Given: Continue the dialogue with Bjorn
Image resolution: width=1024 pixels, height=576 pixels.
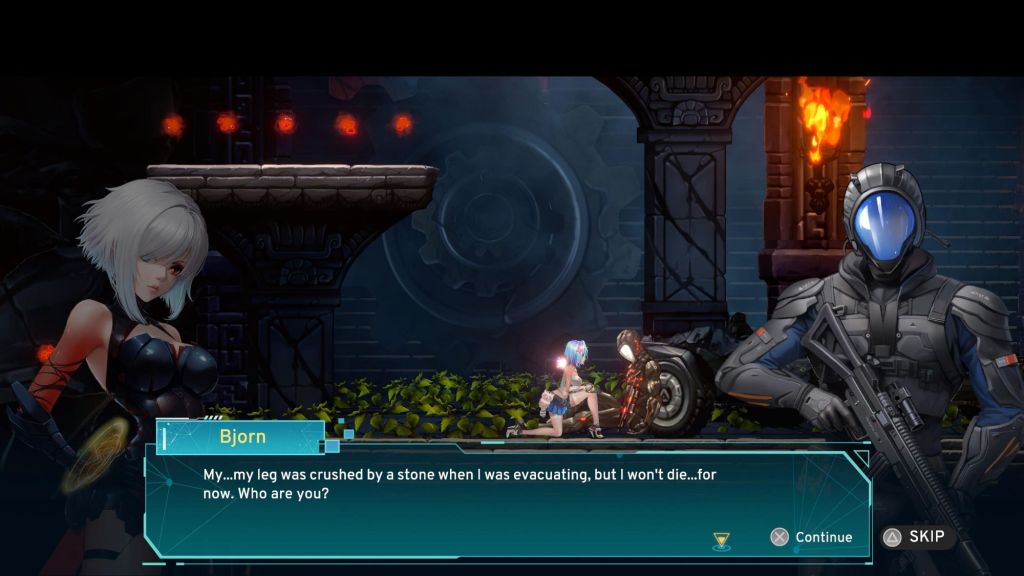Looking at the screenshot, I should pos(812,537).
